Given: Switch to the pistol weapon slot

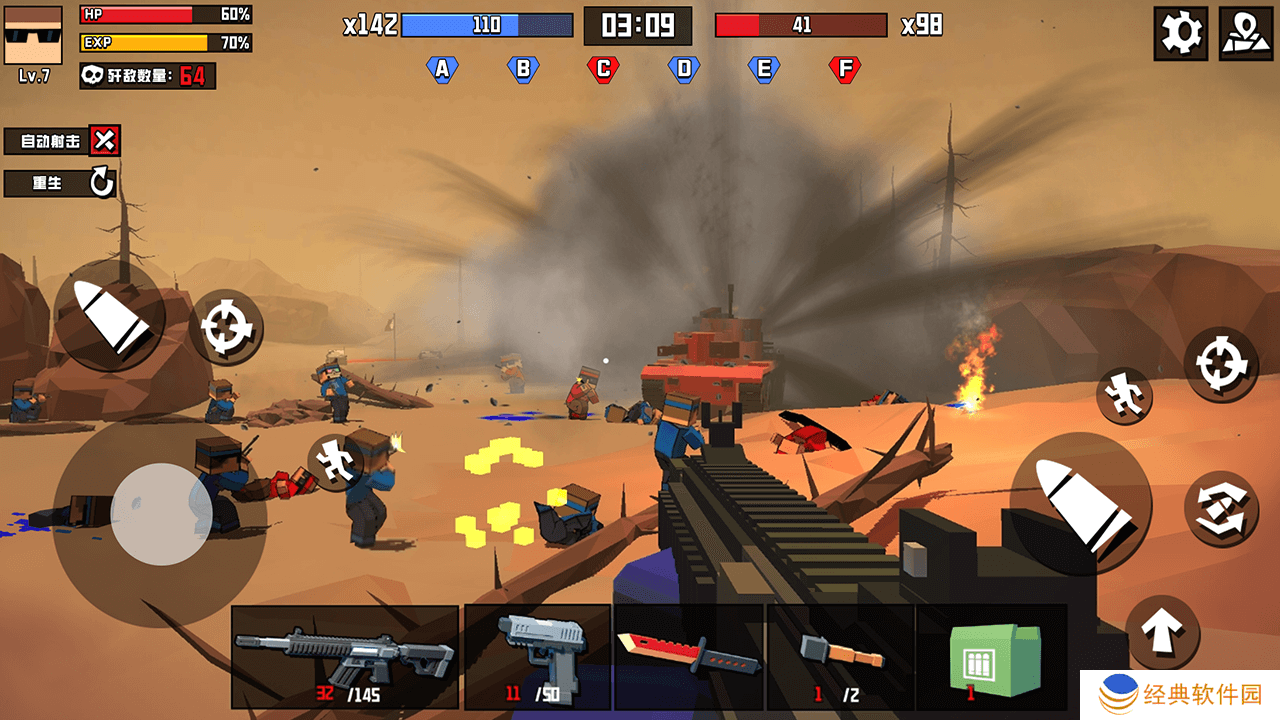Looking at the screenshot, I should point(538,656).
